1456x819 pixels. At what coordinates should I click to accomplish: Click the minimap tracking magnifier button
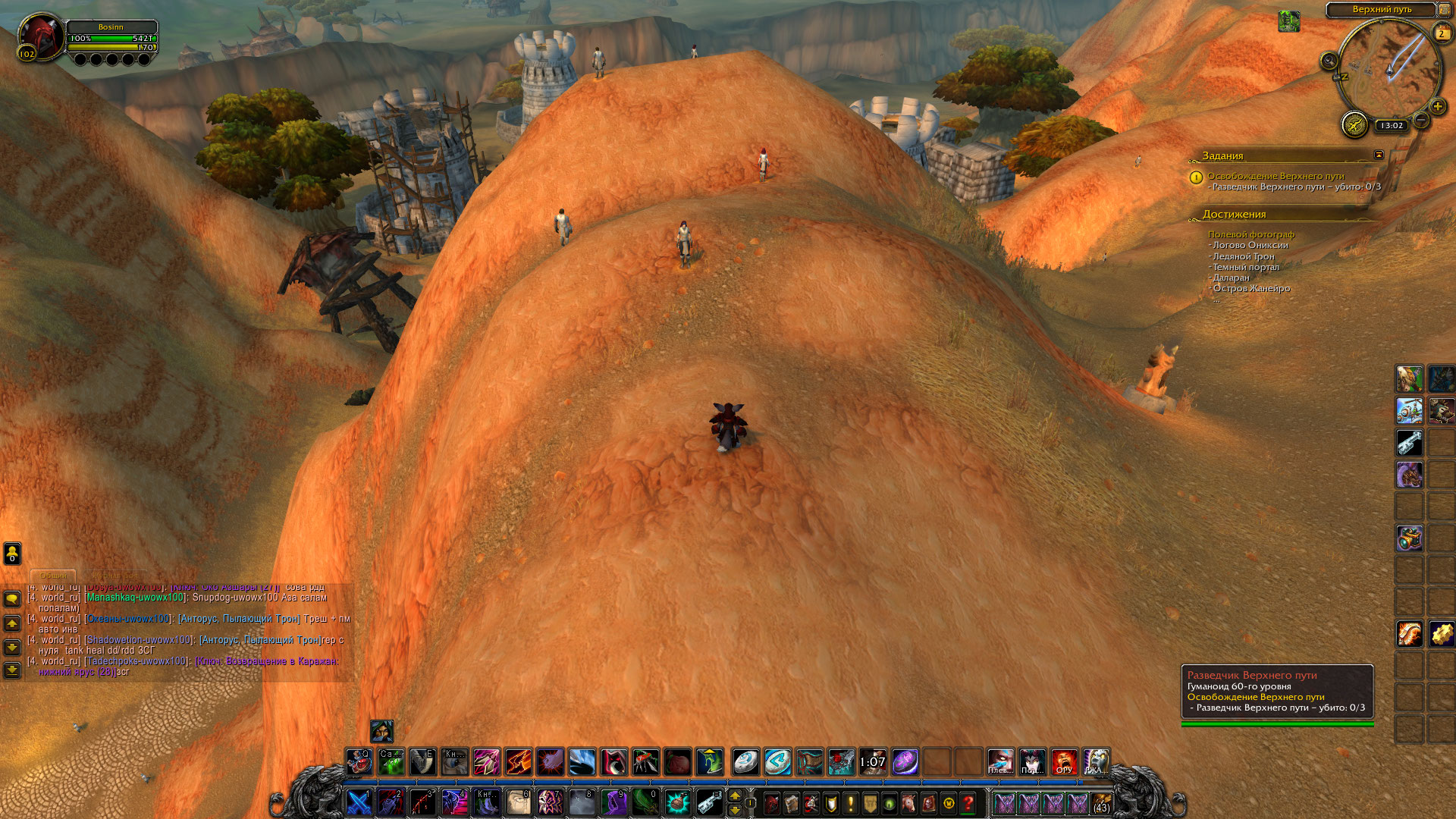coord(1329,61)
